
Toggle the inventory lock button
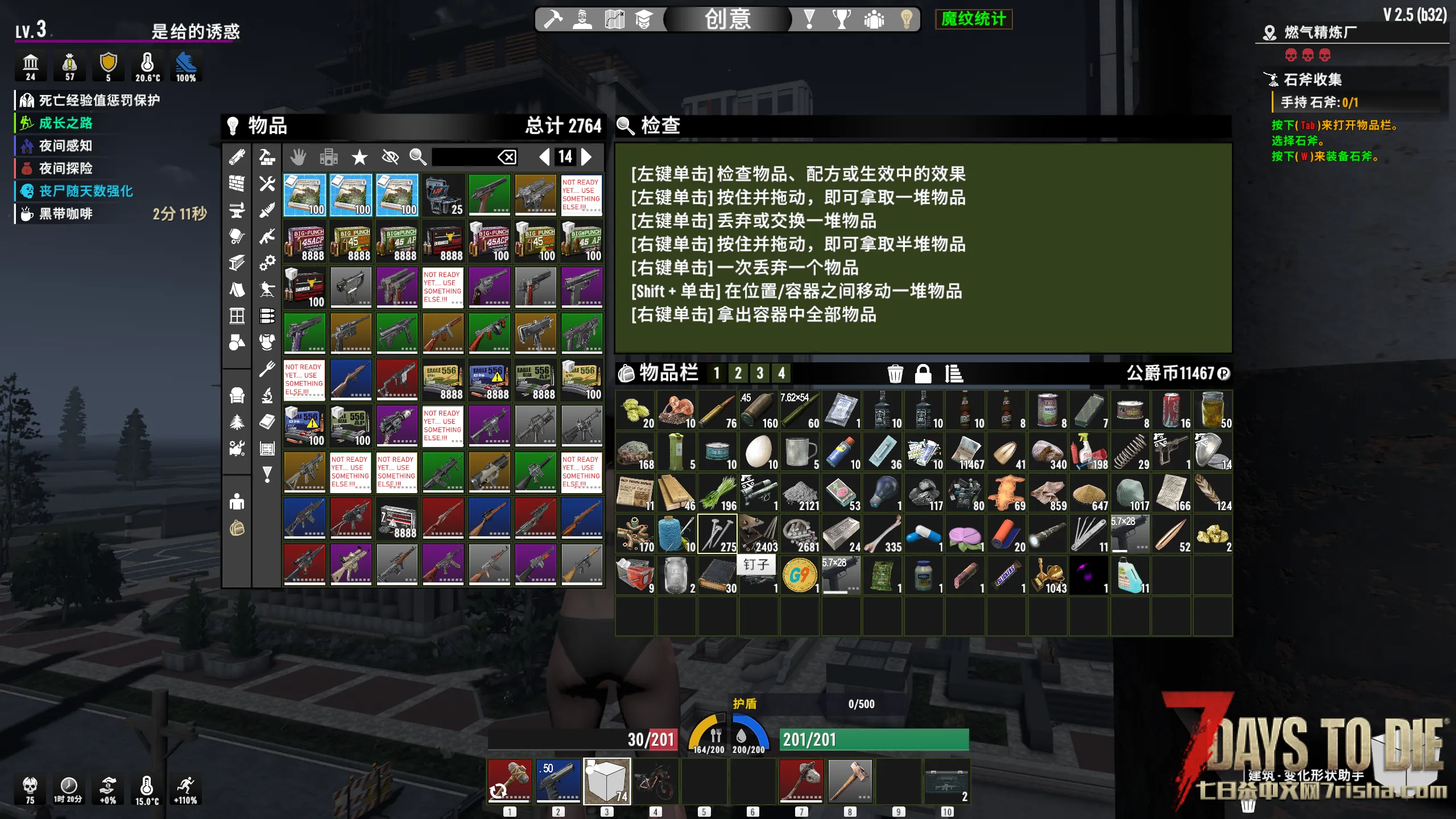pyautogui.click(x=923, y=374)
